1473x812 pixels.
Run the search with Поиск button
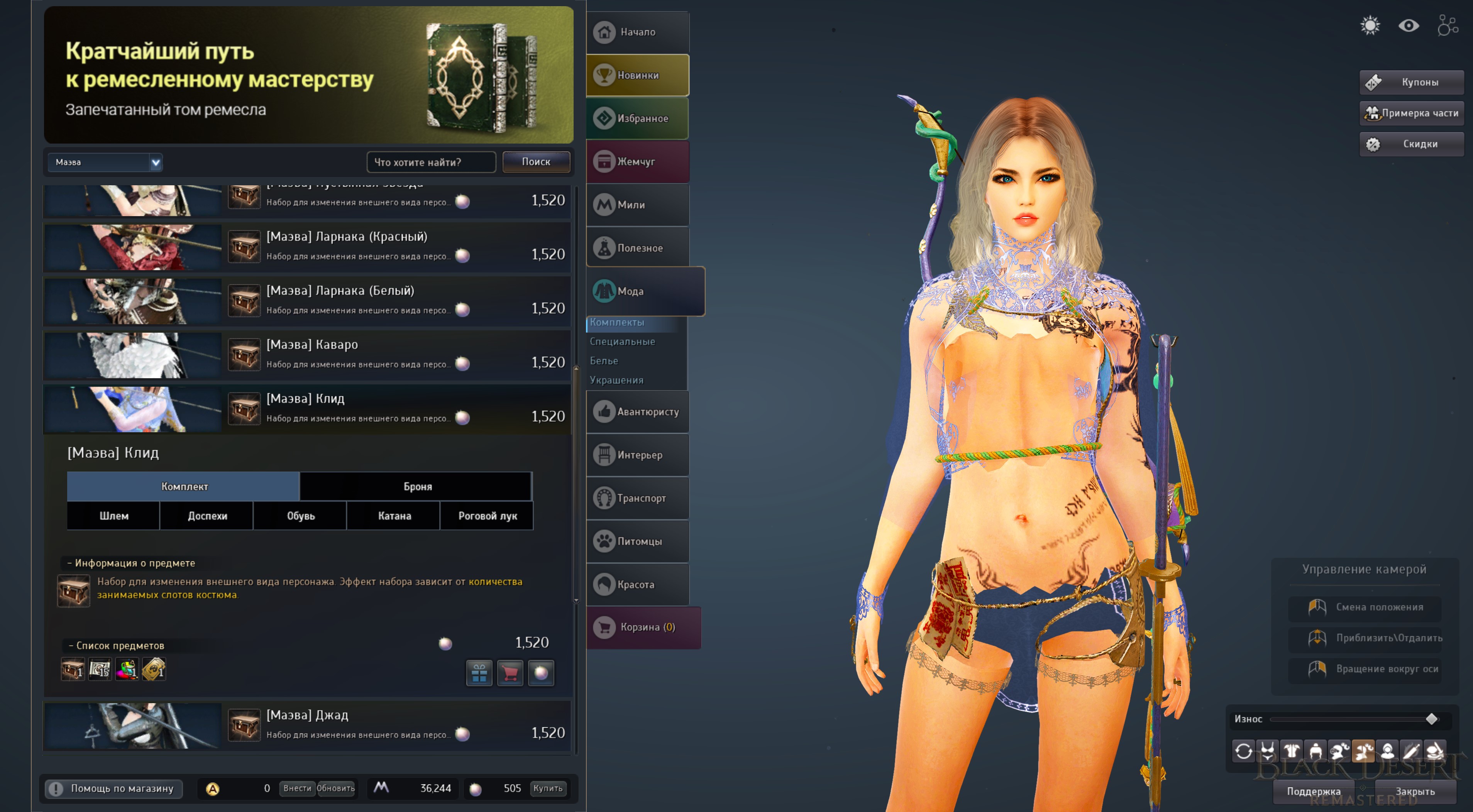click(x=536, y=162)
